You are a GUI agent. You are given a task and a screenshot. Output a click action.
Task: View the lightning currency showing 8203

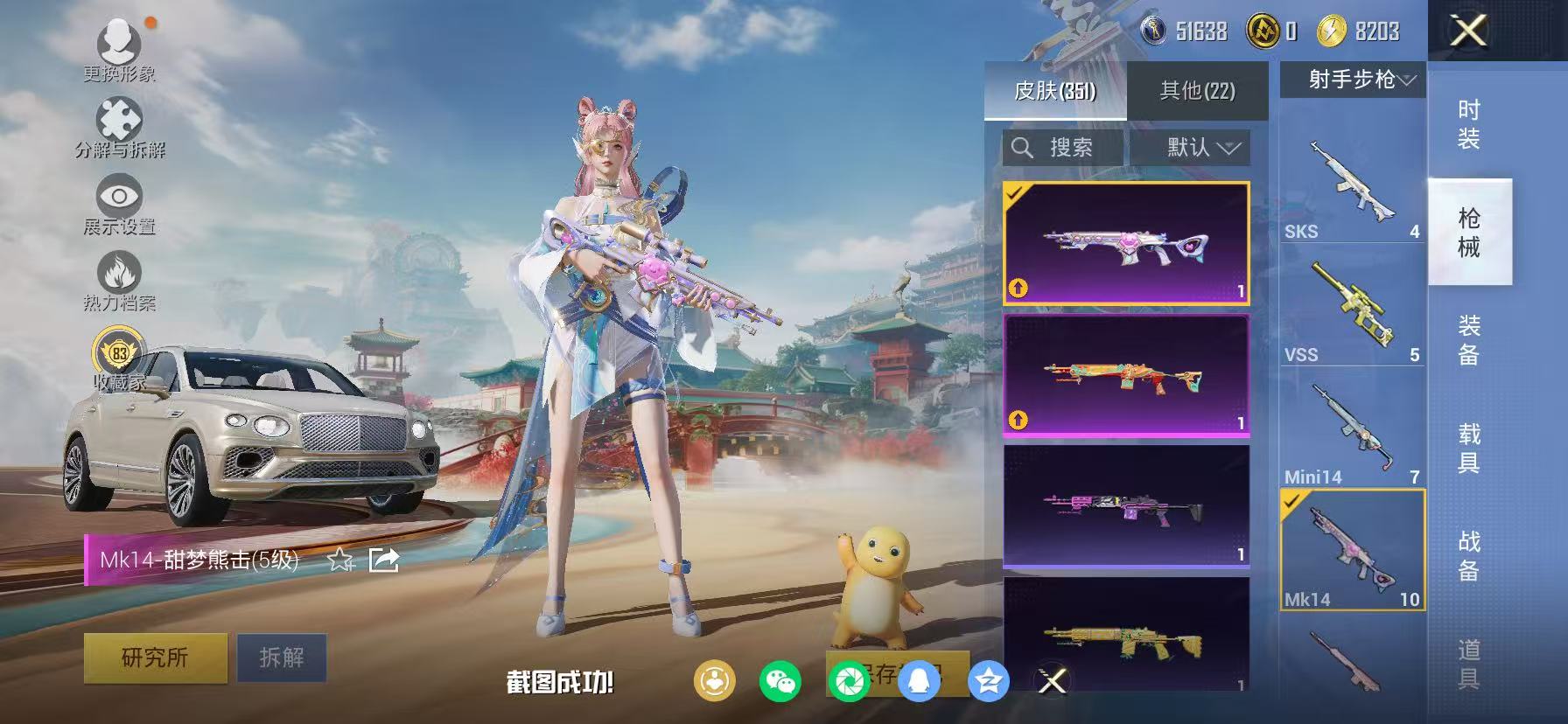(x=1357, y=31)
